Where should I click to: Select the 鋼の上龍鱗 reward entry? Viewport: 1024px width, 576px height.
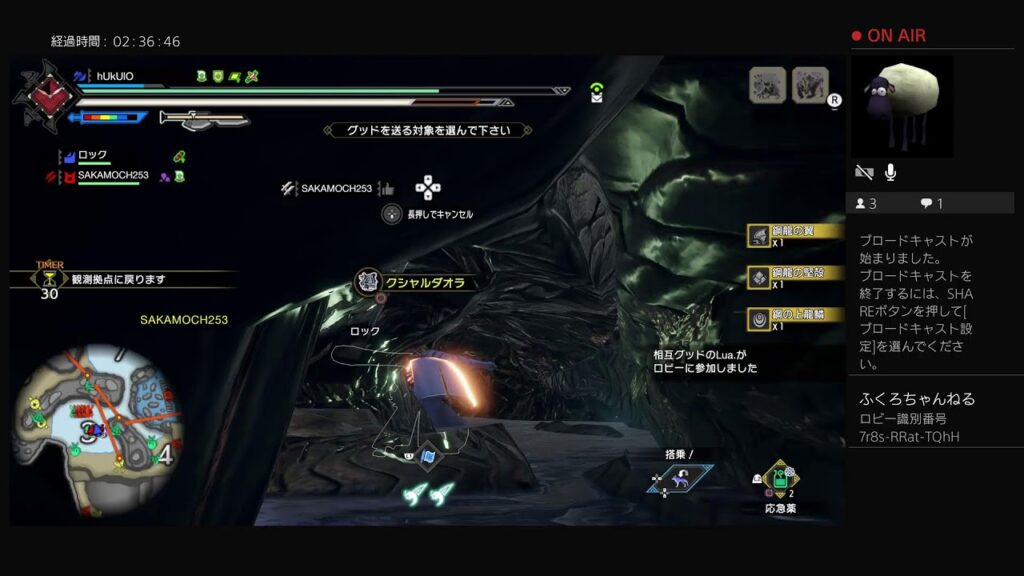click(795, 319)
